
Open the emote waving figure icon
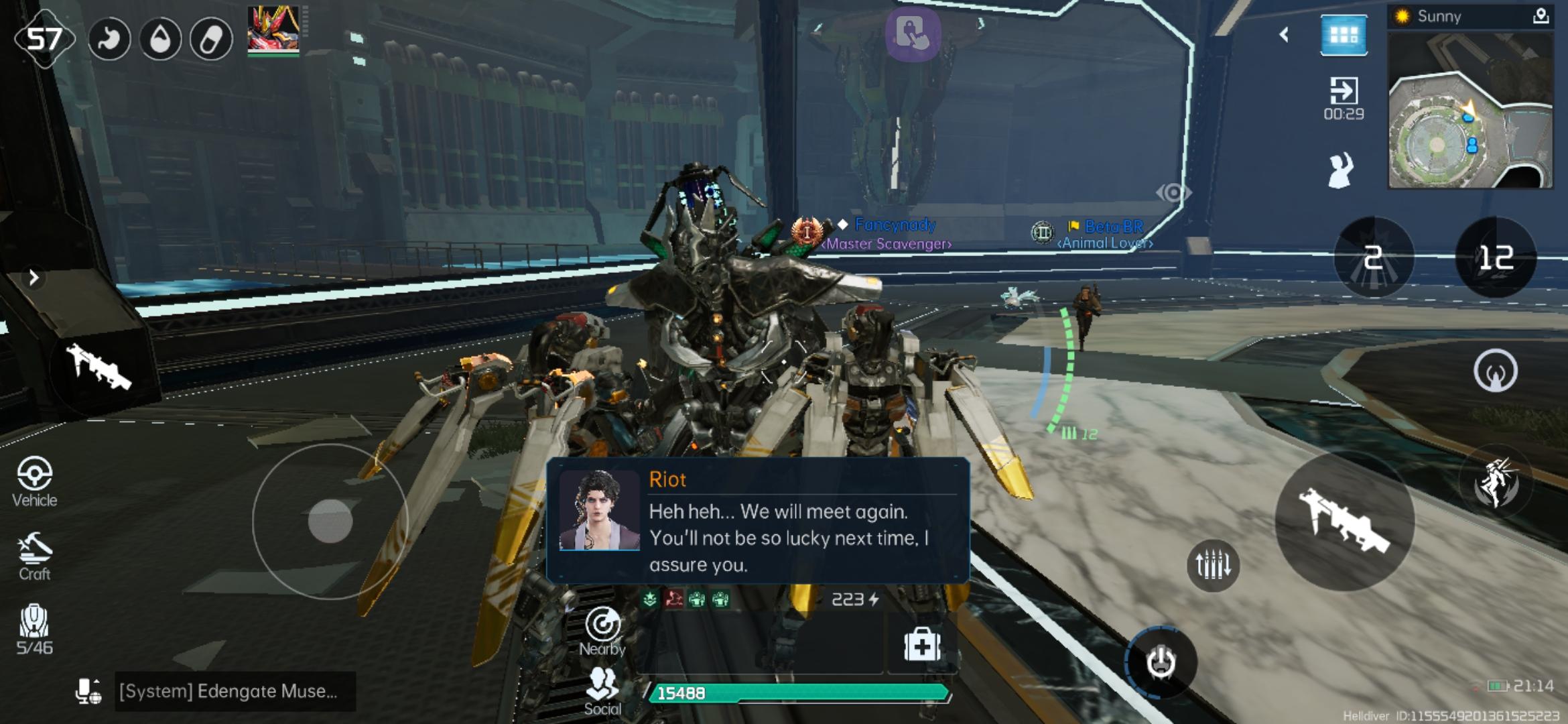tap(1341, 170)
